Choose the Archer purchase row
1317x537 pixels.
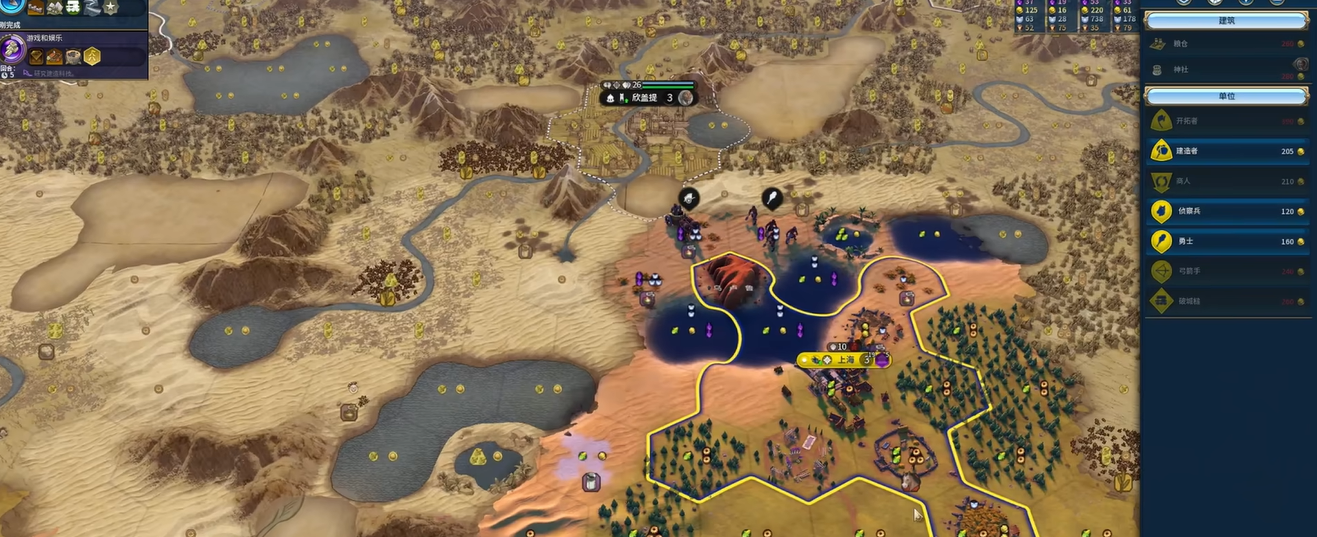click(1228, 271)
